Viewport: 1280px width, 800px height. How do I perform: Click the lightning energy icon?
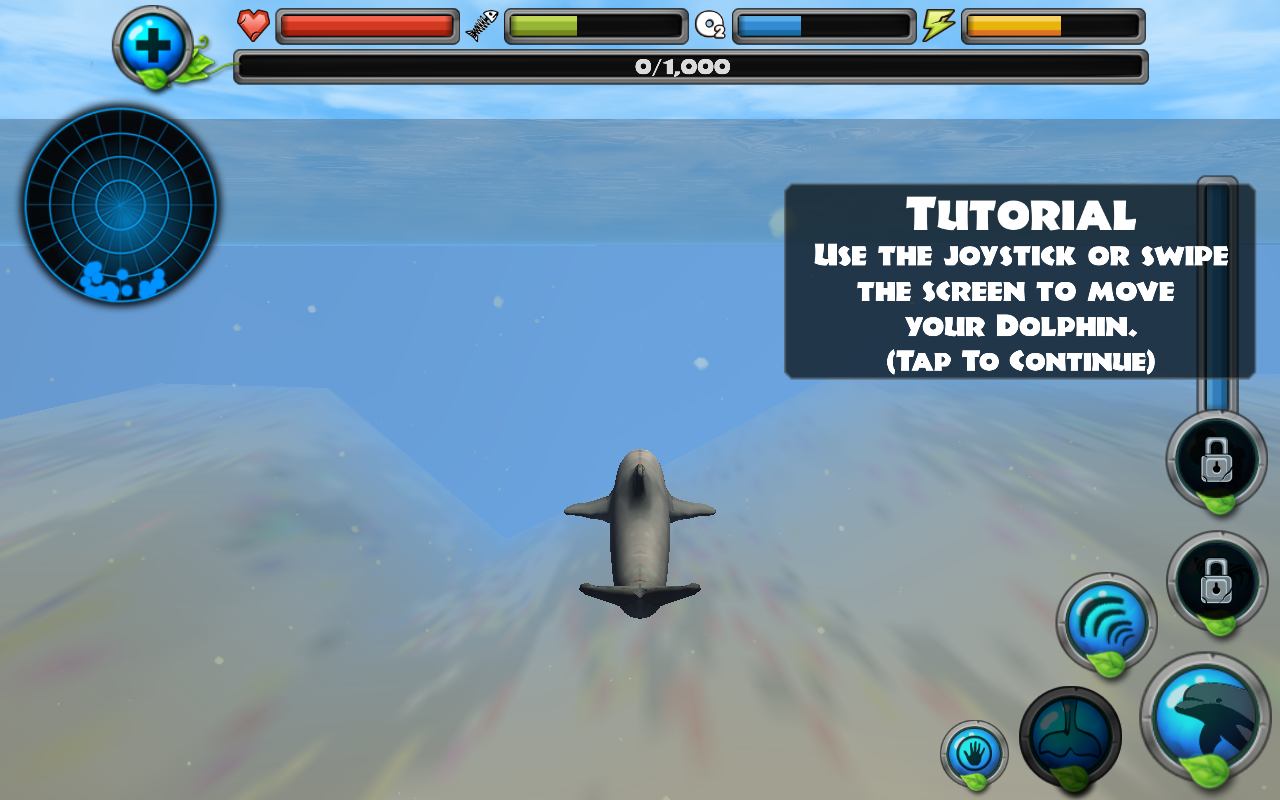pos(936,26)
